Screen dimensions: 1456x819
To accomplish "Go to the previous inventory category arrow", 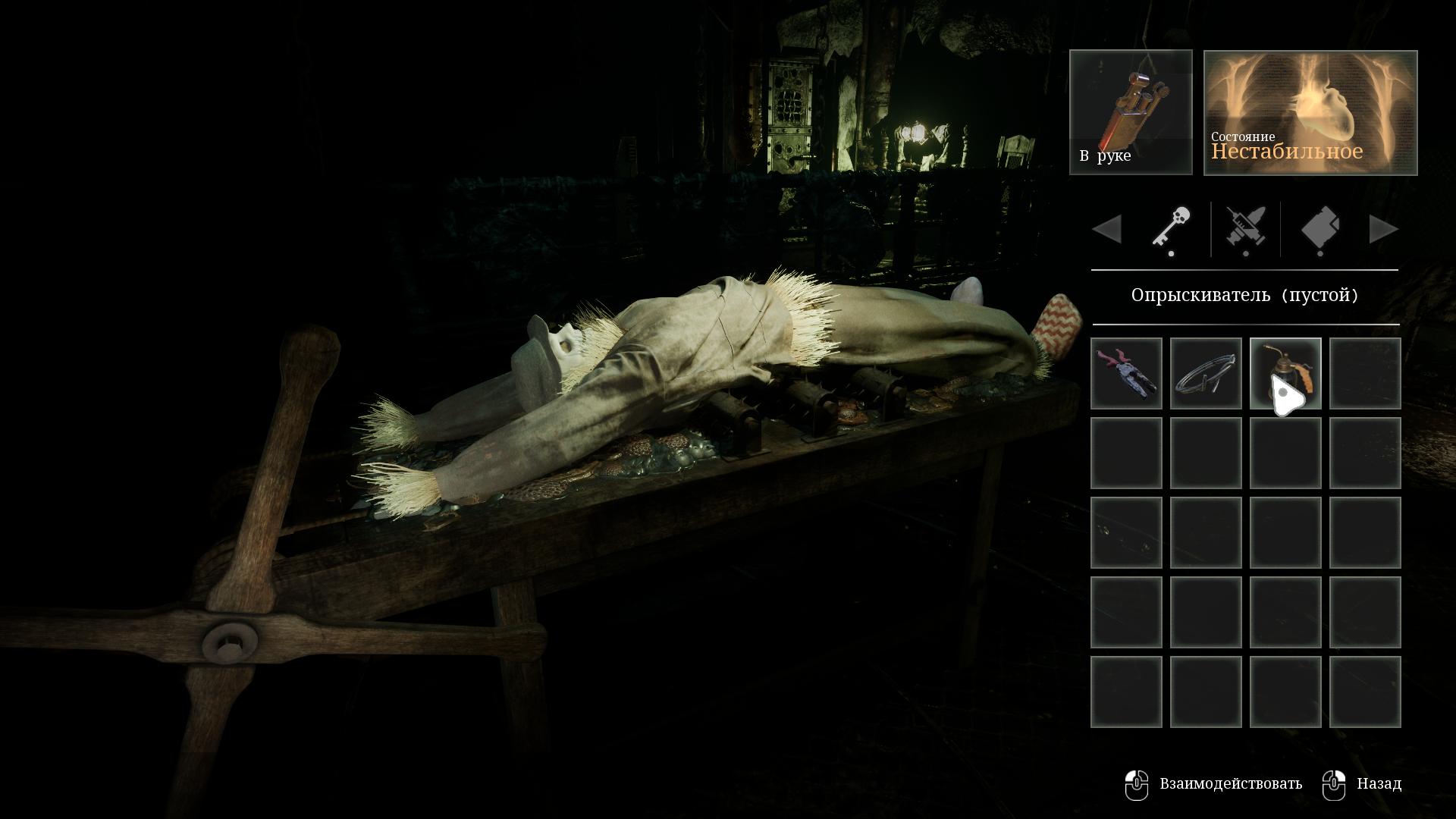I will [1107, 229].
